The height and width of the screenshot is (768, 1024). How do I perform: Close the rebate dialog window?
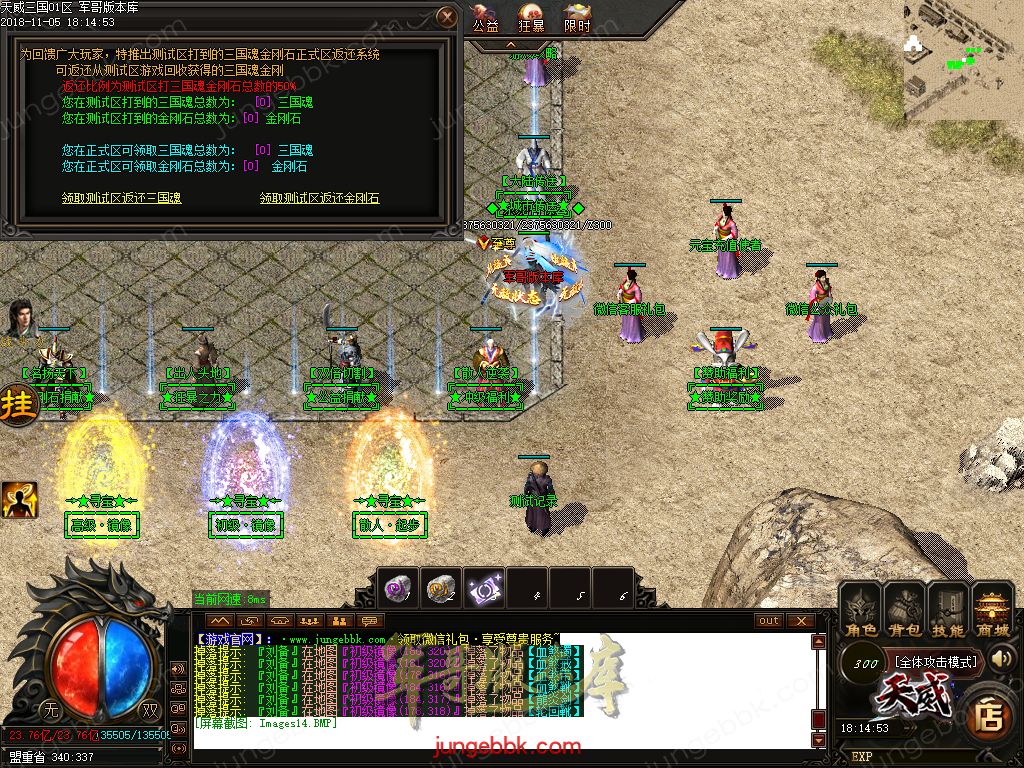[447, 17]
